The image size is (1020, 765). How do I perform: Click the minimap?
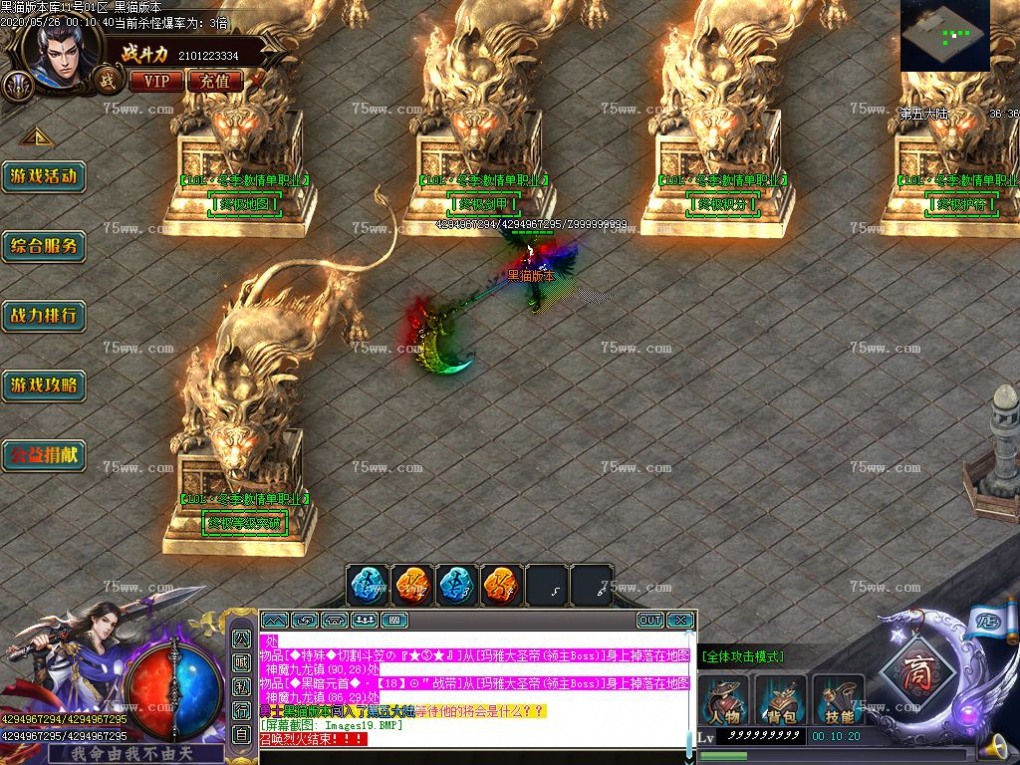(x=944, y=36)
